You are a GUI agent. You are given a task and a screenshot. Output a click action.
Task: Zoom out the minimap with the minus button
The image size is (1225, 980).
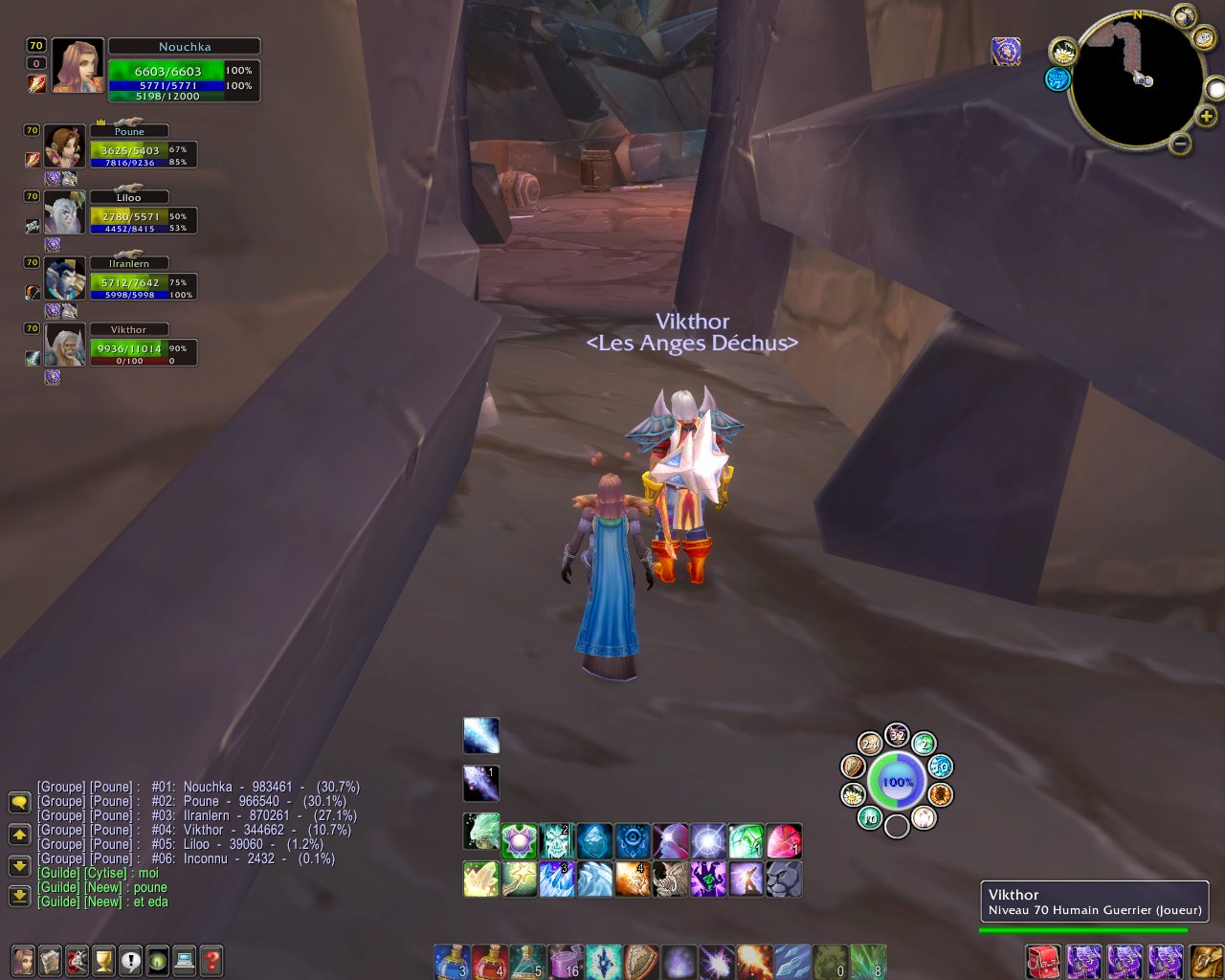coord(1180,145)
